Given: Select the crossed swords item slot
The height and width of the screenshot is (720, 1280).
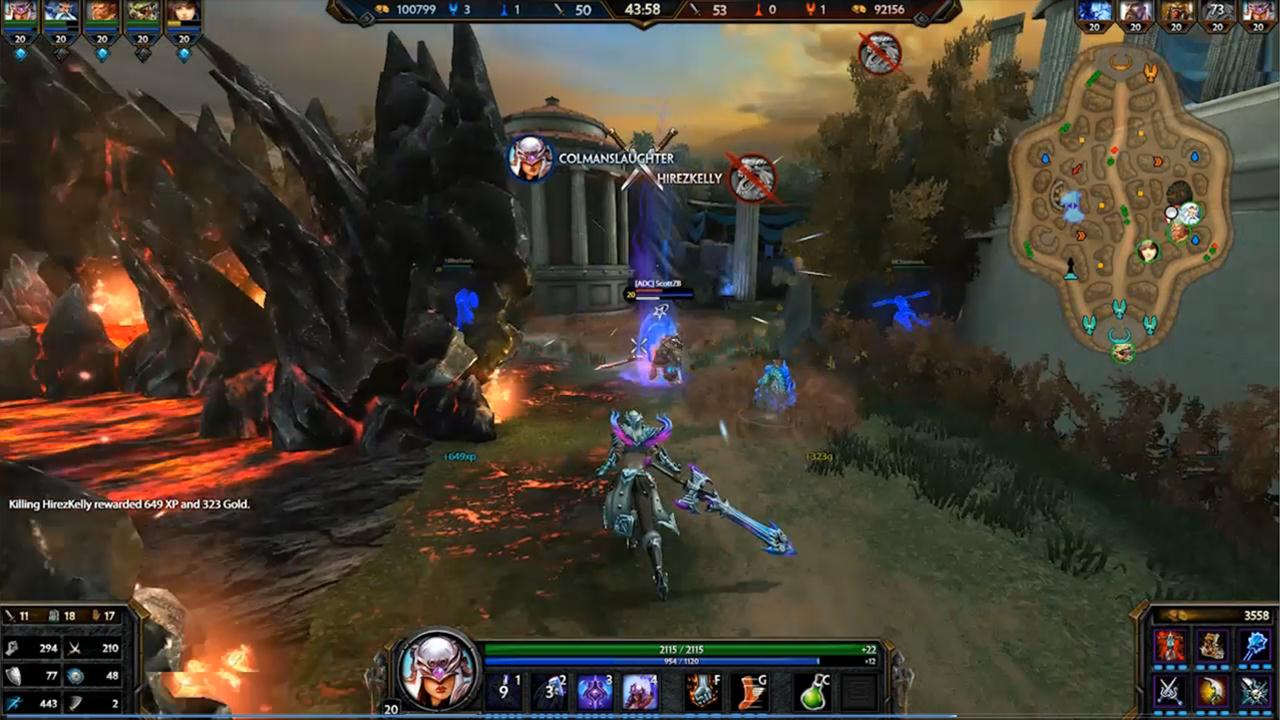Looking at the screenshot, I should pos(1169,690).
